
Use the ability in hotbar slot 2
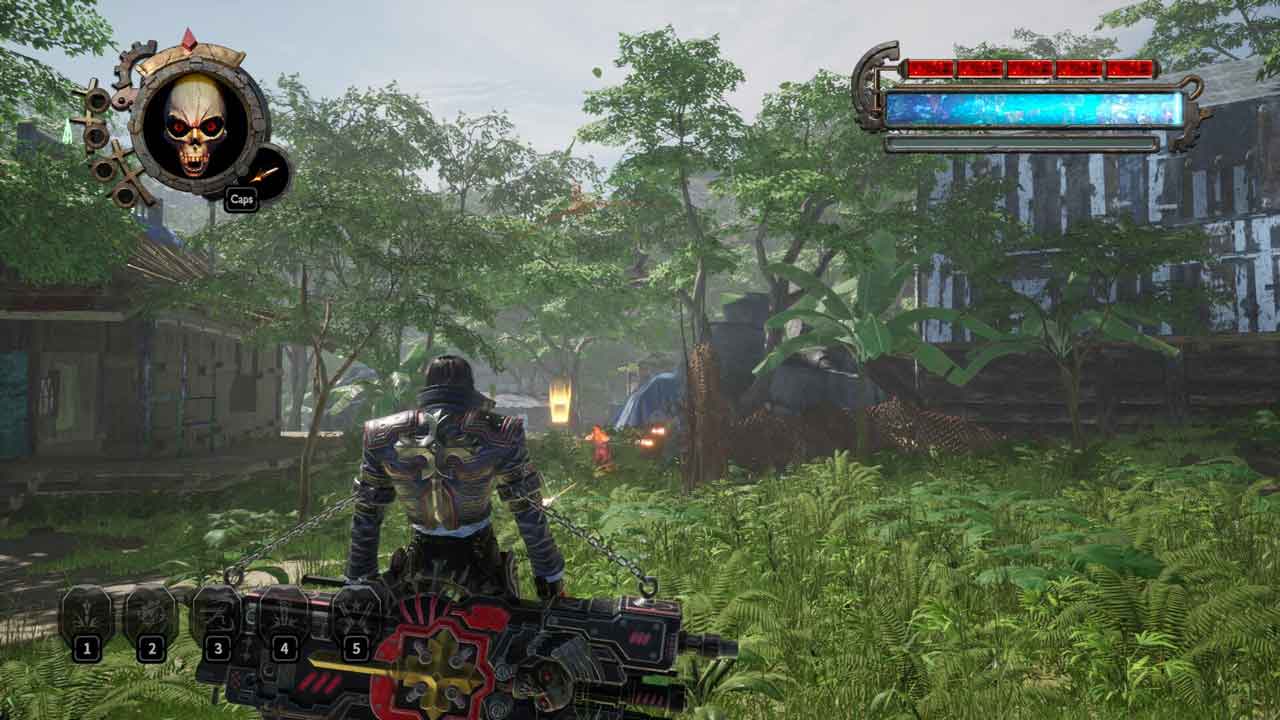point(151,615)
